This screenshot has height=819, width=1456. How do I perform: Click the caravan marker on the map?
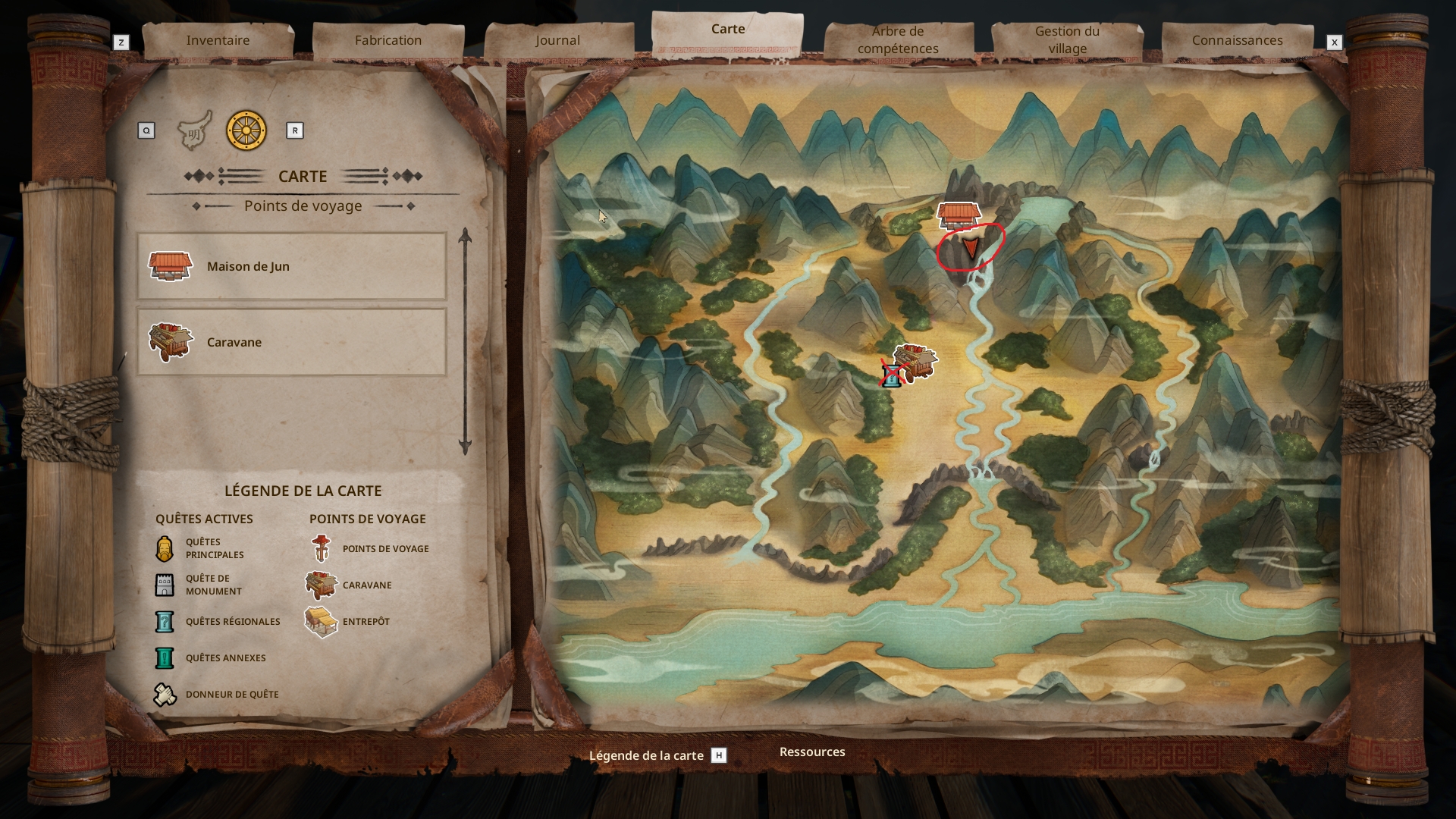[917, 361]
